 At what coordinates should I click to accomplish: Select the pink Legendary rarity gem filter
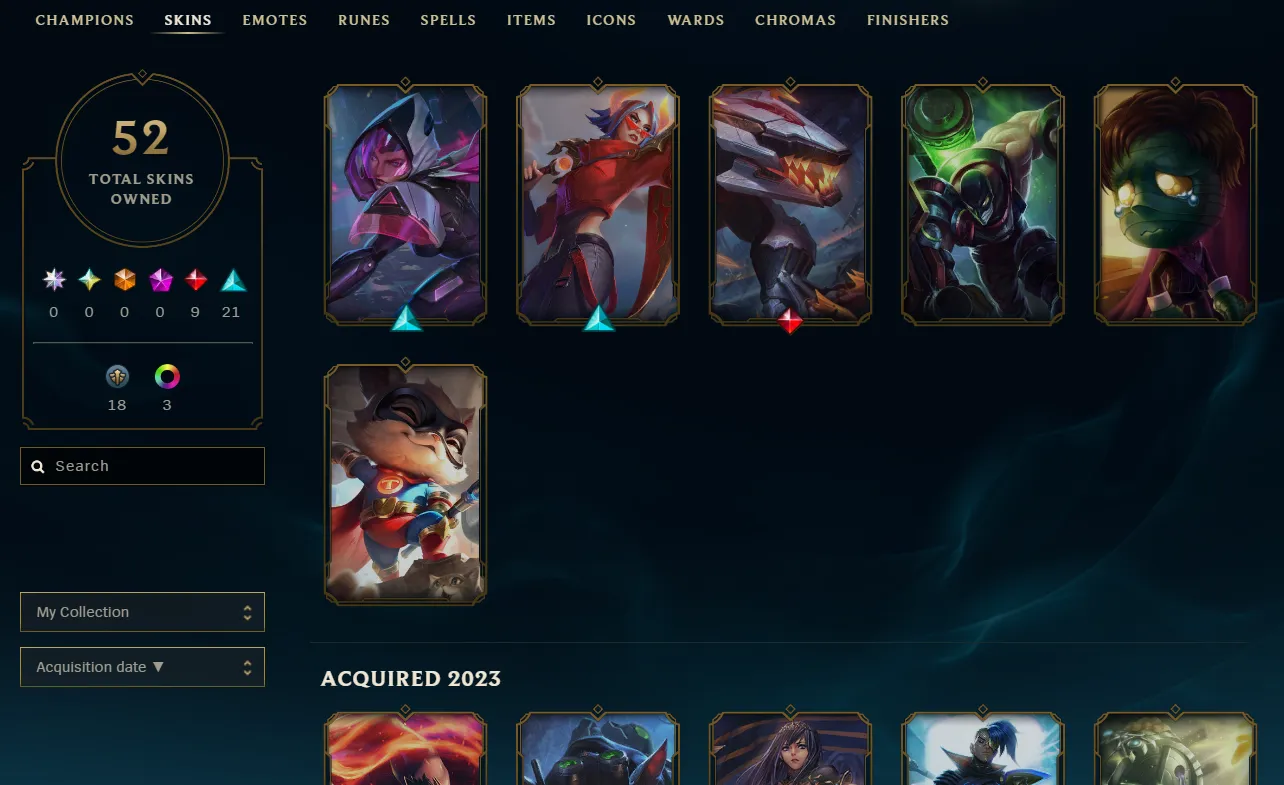pos(160,280)
